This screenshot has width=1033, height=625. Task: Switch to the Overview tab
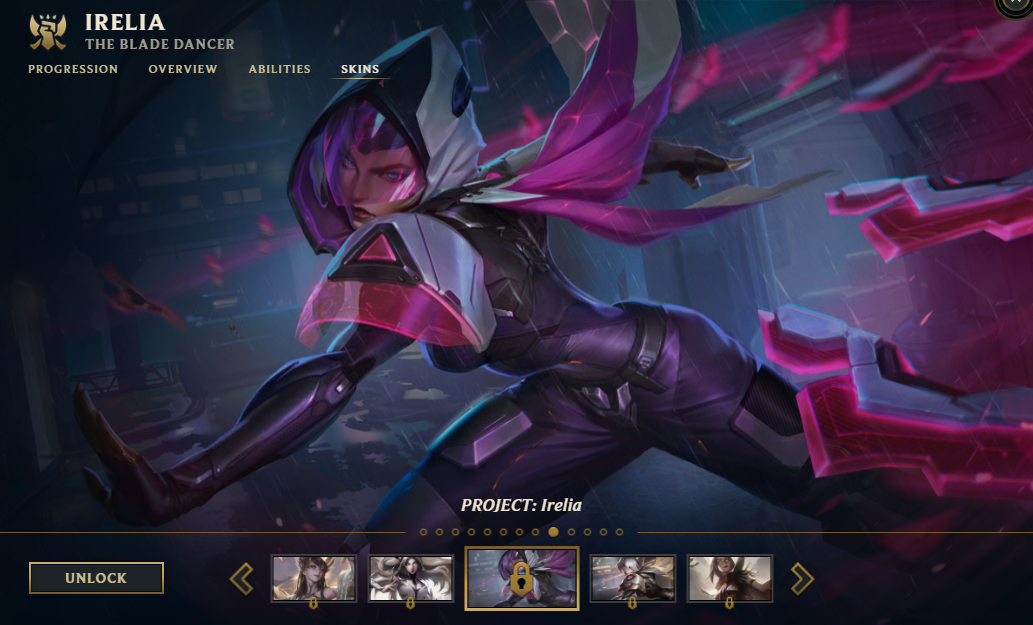183,69
